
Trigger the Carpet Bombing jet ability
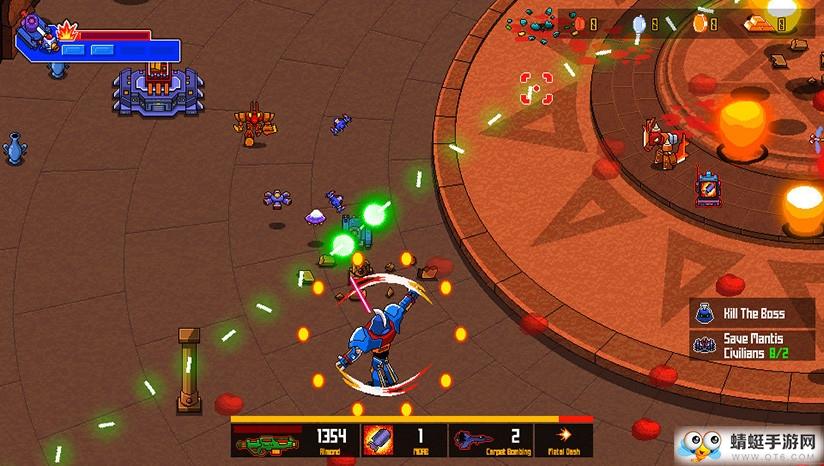click(x=477, y=438)
